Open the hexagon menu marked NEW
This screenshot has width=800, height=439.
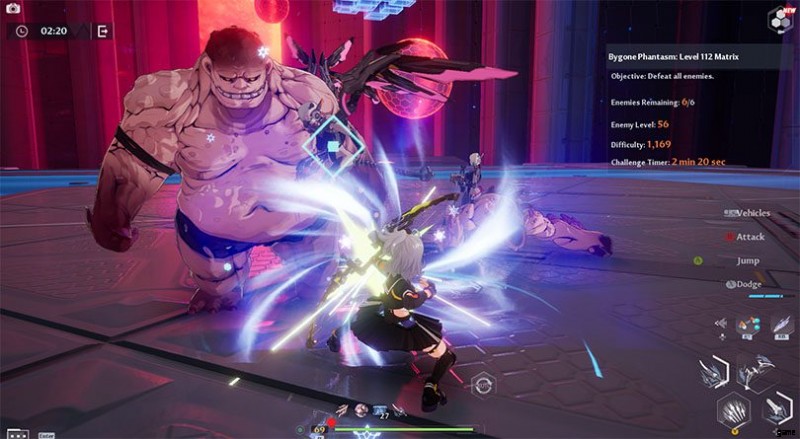click(x=780, y=18)
